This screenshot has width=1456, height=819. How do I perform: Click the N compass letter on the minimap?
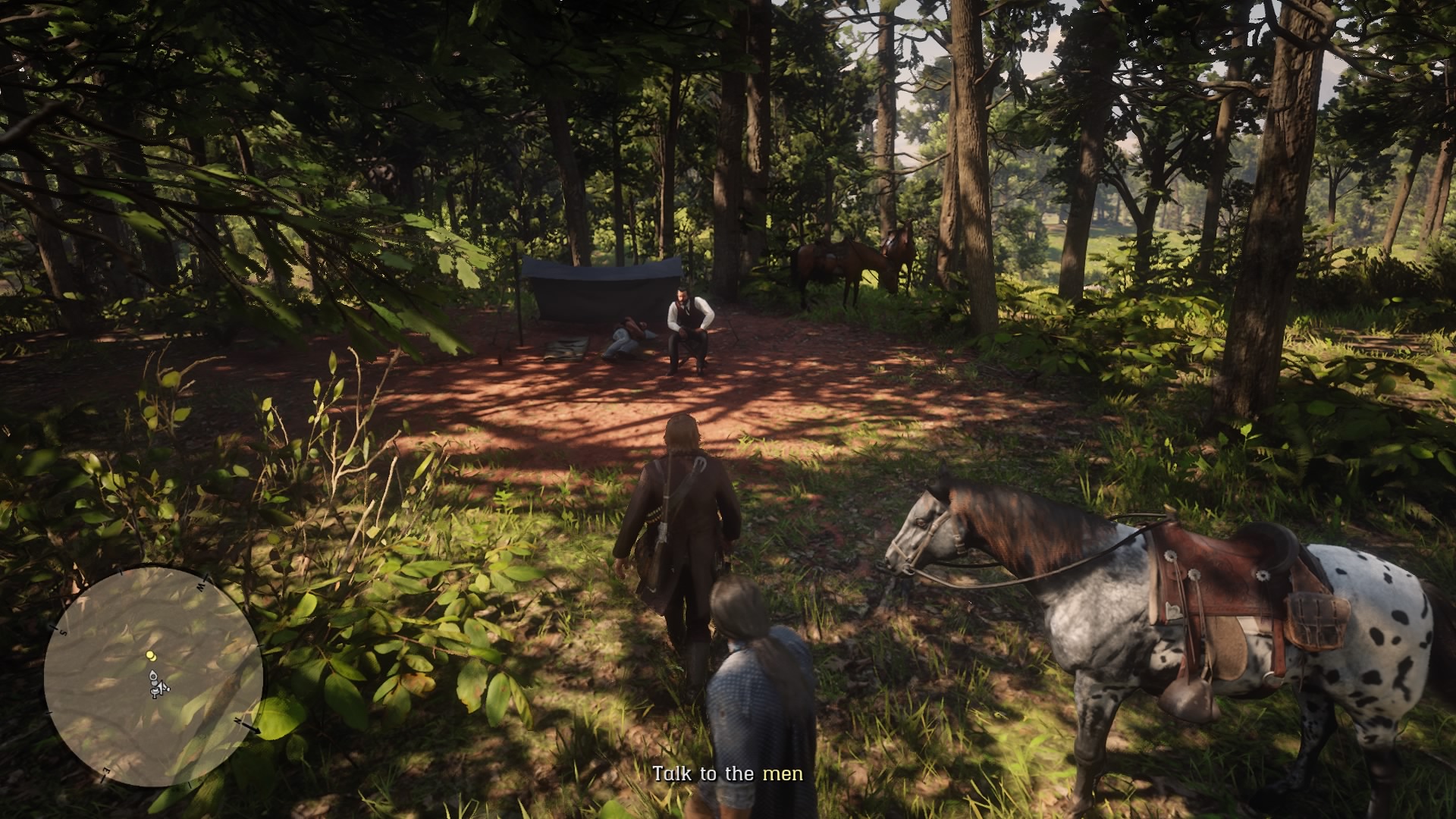pos(237,721)
